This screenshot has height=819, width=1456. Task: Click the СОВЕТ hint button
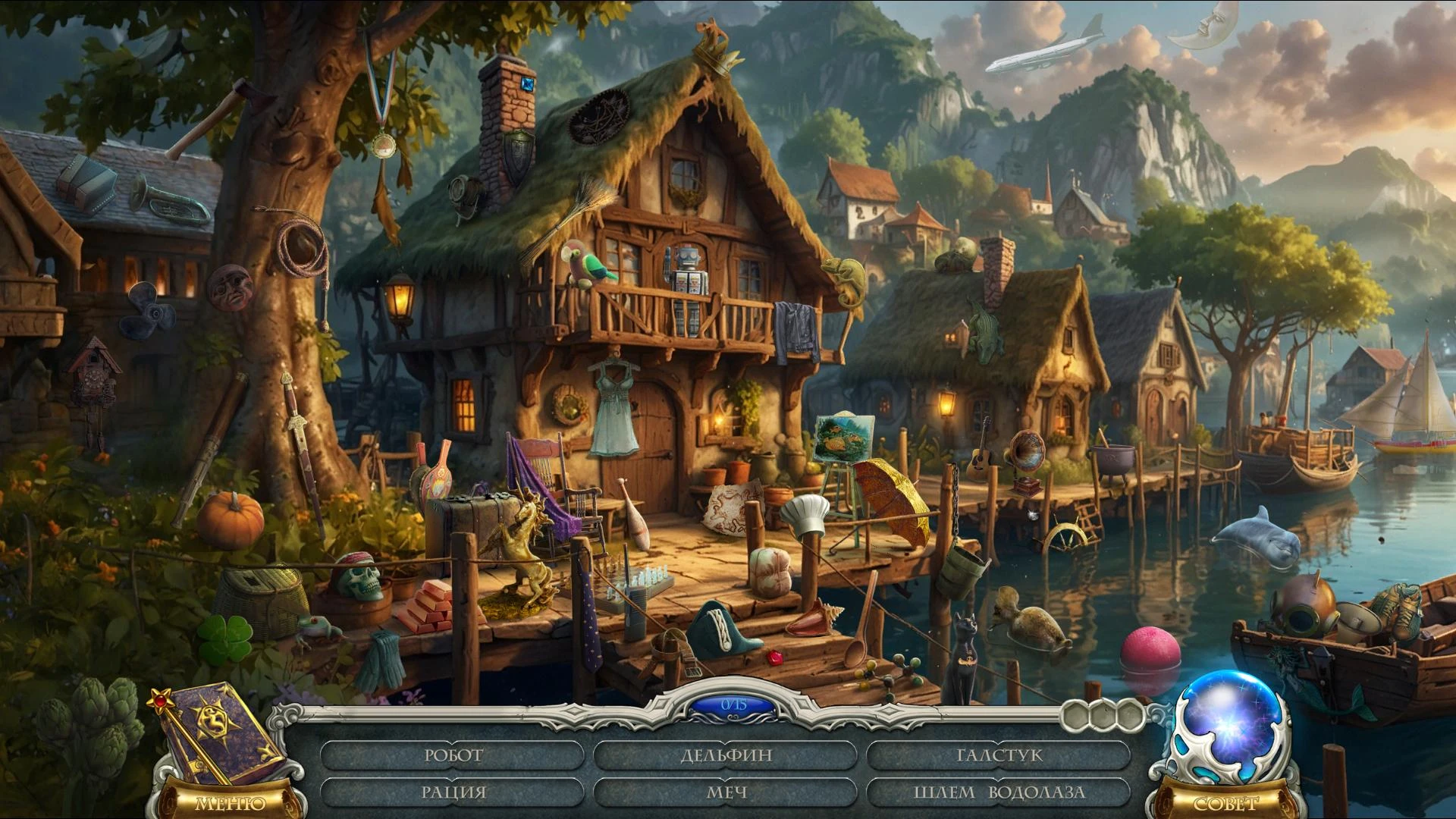[x=1225, y=802]
